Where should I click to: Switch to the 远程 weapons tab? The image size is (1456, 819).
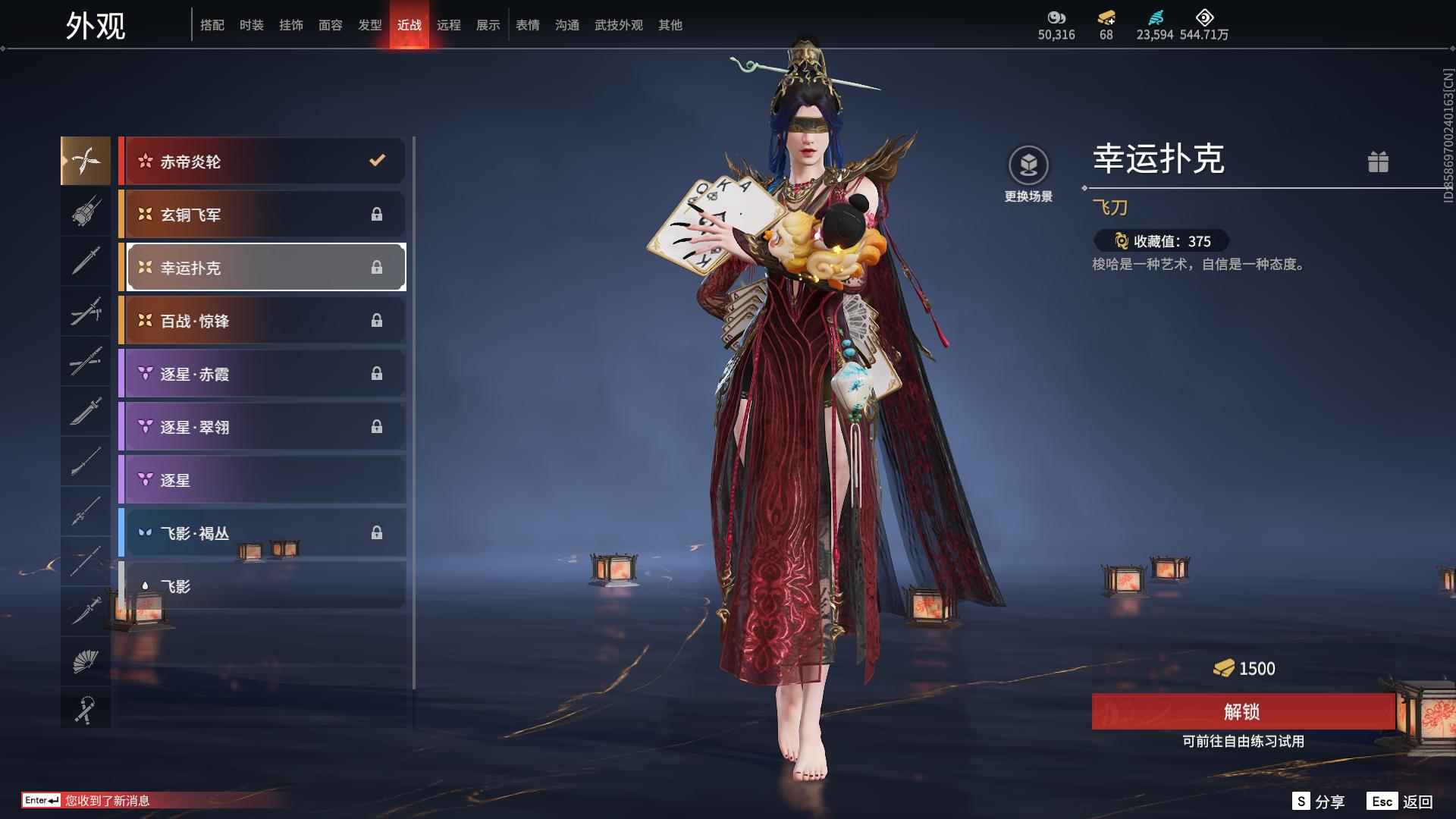coord(450,24)
